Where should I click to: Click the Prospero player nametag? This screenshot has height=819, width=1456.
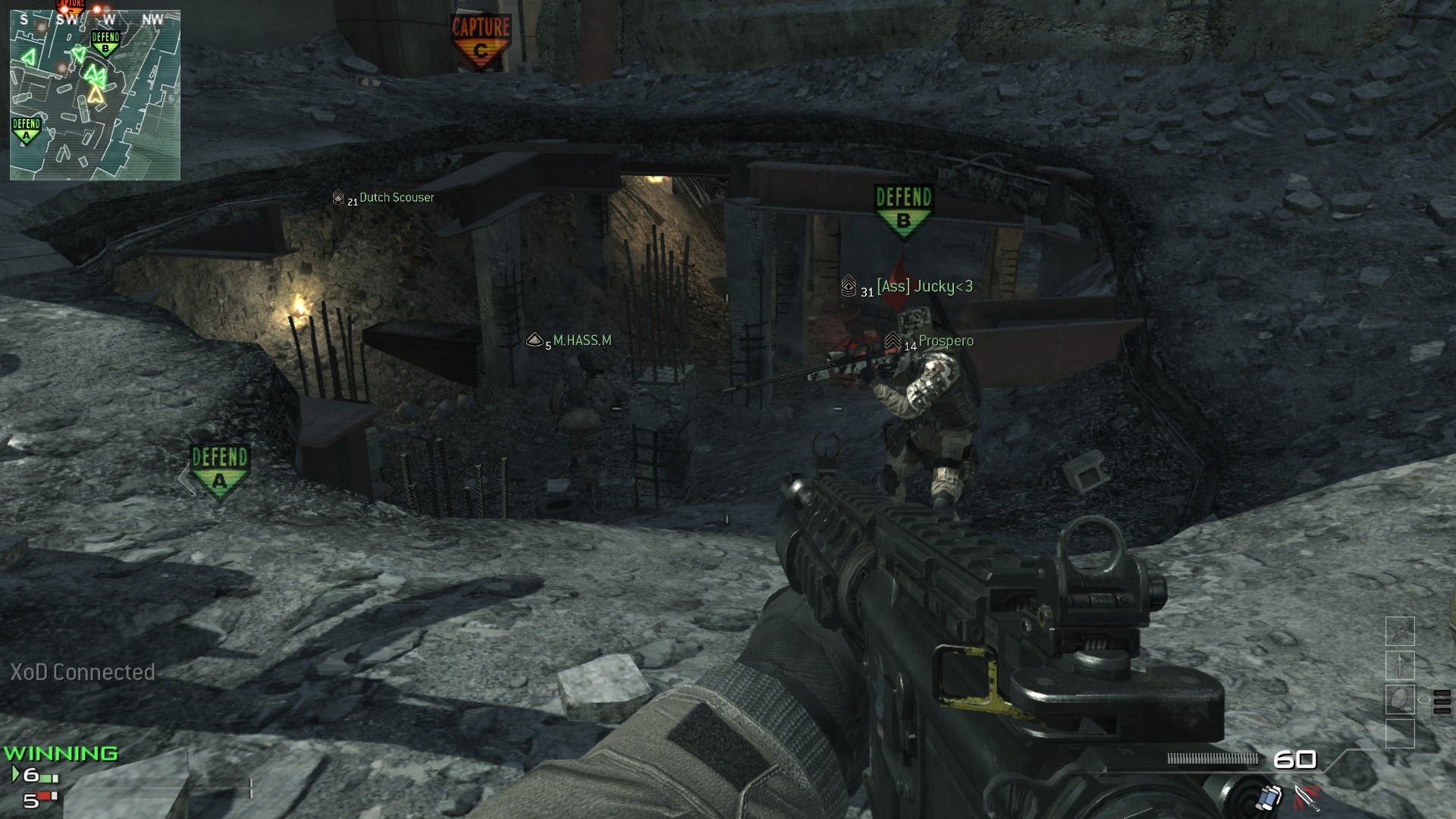pyautogui.click(x=946, y=341)
